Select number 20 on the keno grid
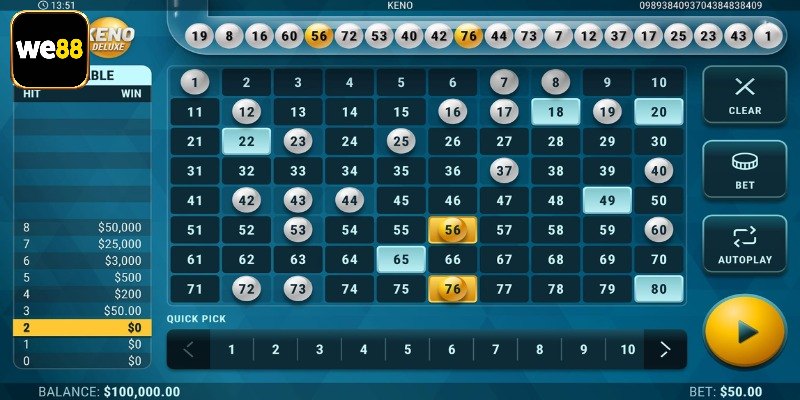Screen dimensions: 800x400 658,112
